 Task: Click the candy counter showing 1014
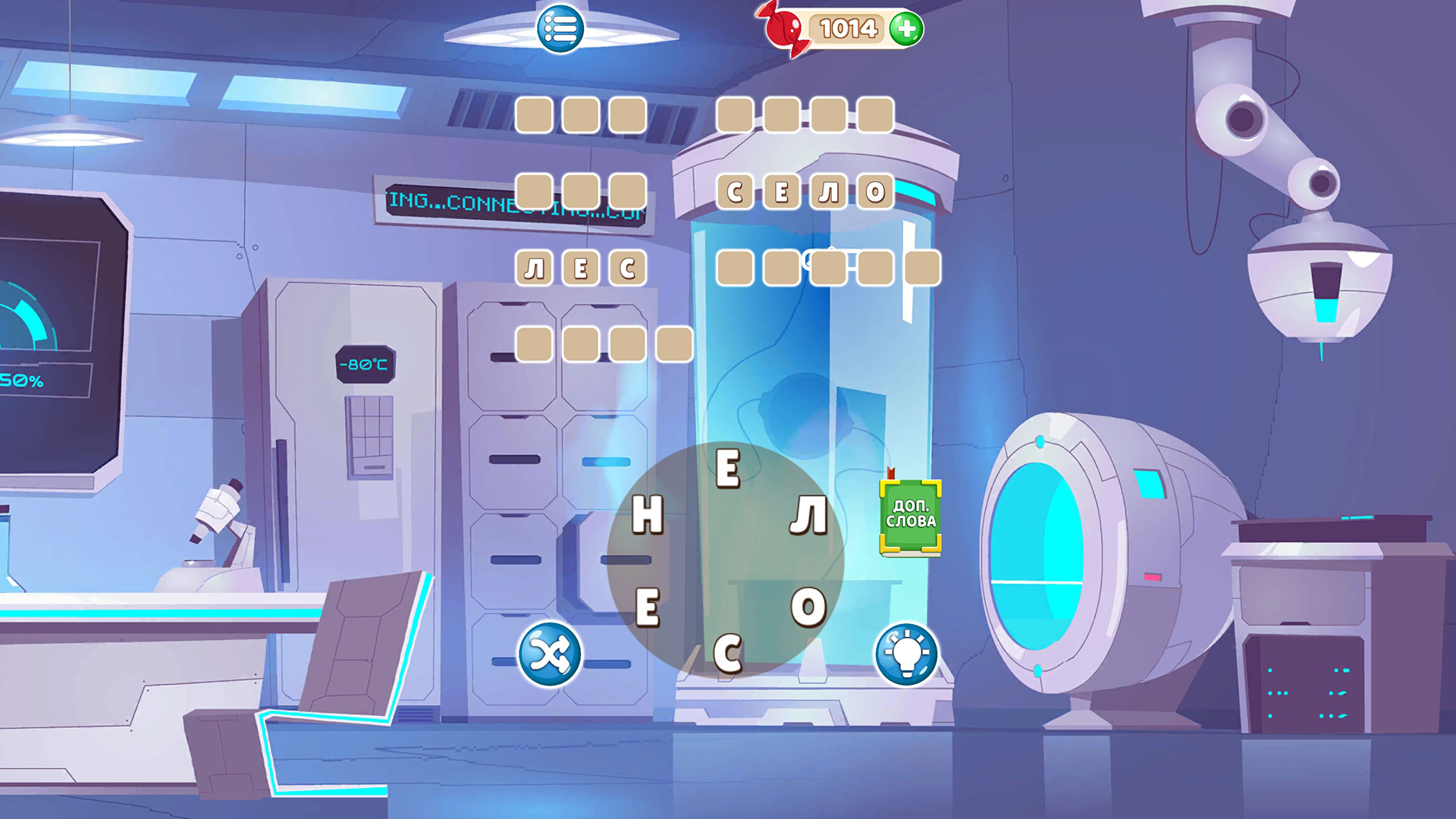click(x=847, y=29)
